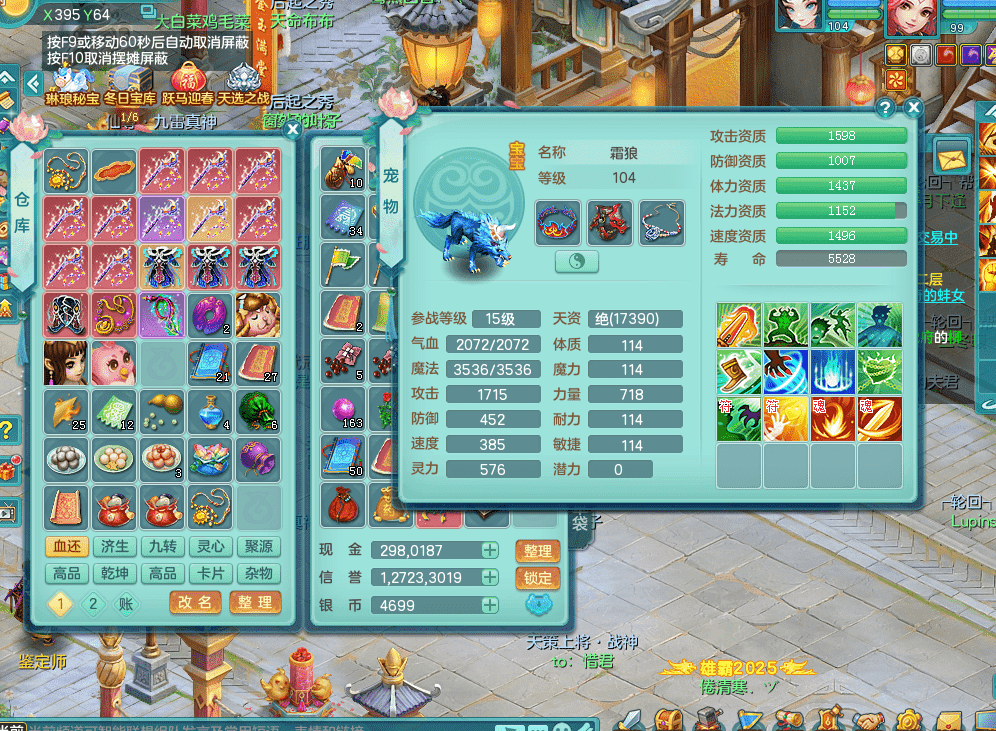Show the 聚源 category
996x731 pixels.
(x=258, y=546)
